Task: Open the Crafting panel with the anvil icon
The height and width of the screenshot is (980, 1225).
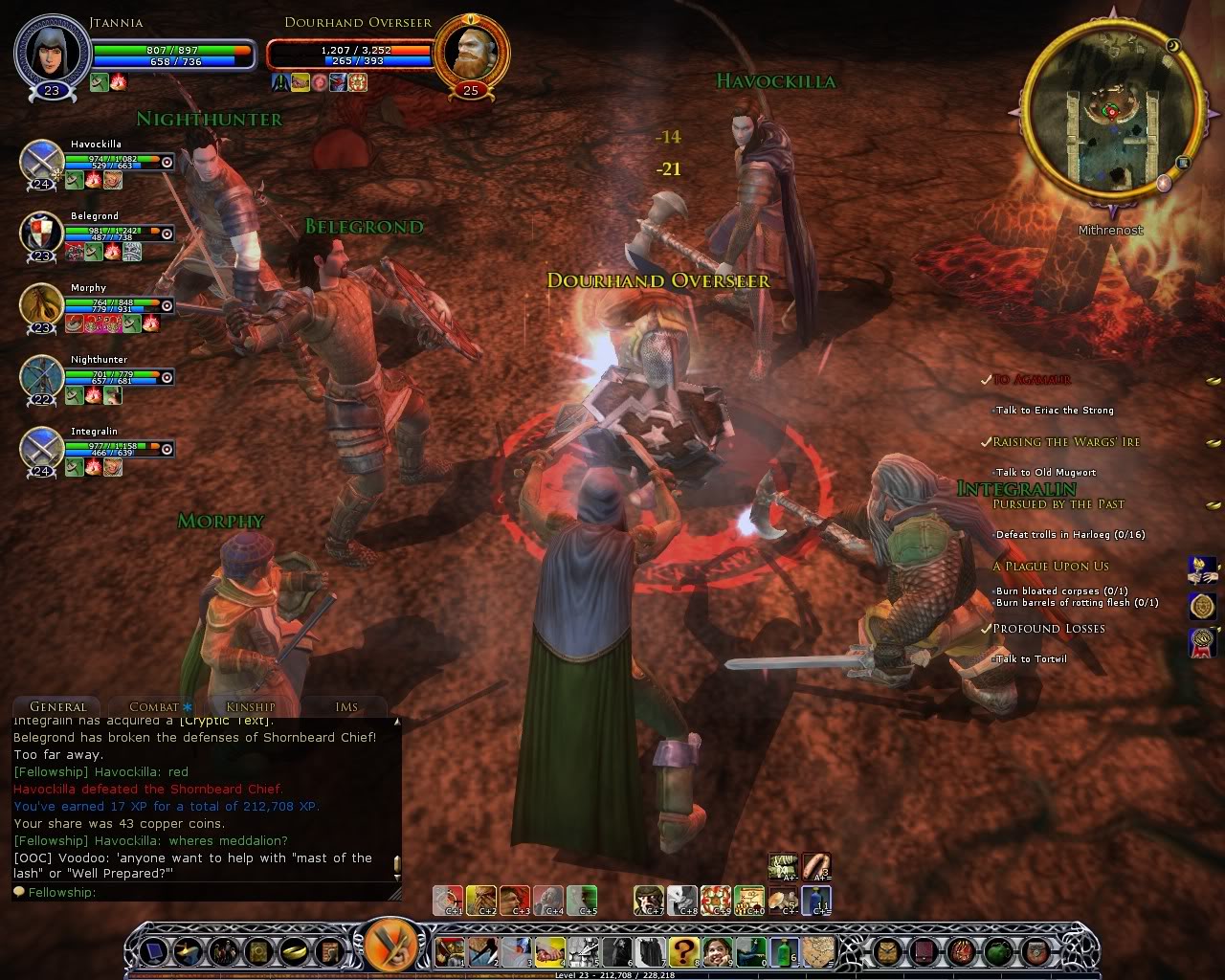Action: [x=188, y=952]
